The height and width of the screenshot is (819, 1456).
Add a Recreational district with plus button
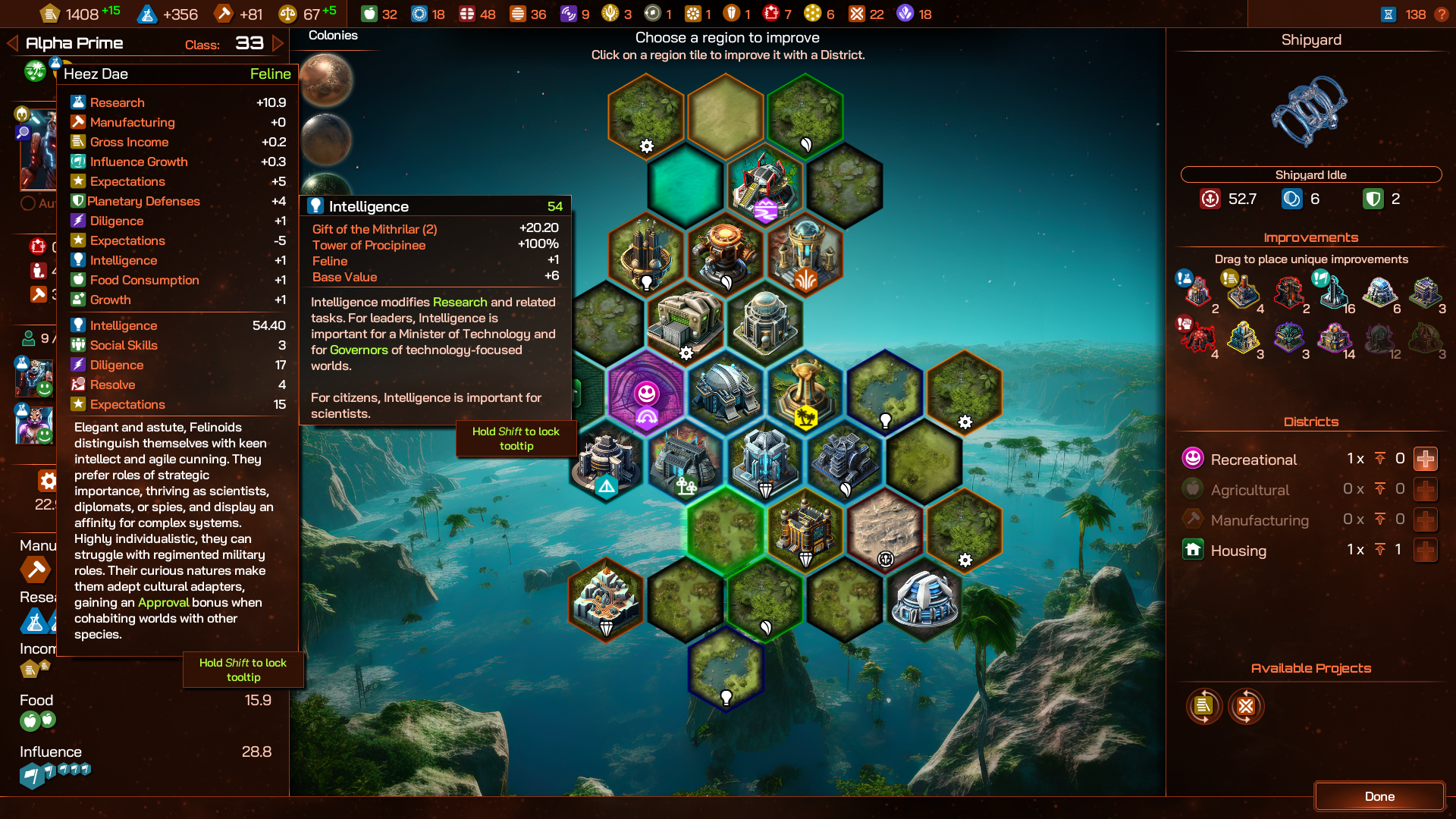click(1425, 460)
